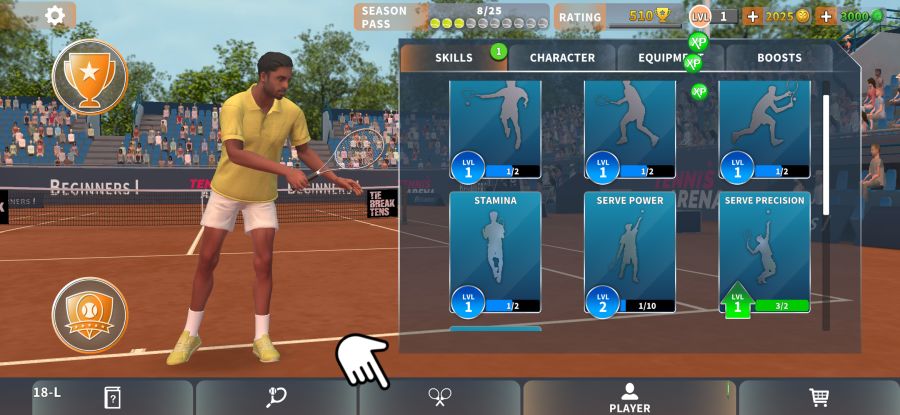The image size is (900, 415).
Task: Show the Boosts tab
Action: [779, 58]
